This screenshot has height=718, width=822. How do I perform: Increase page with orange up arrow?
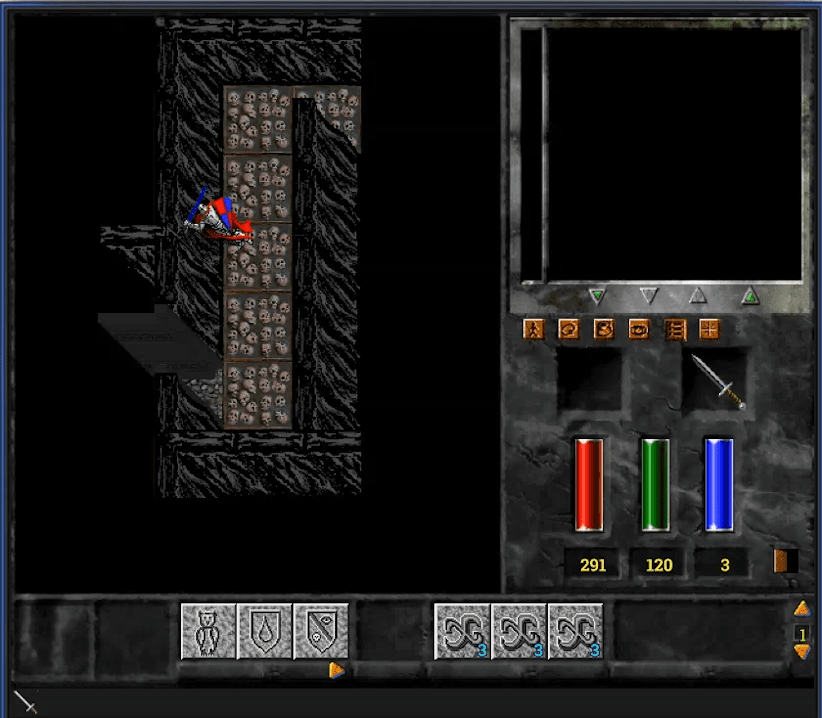[801, 608]
